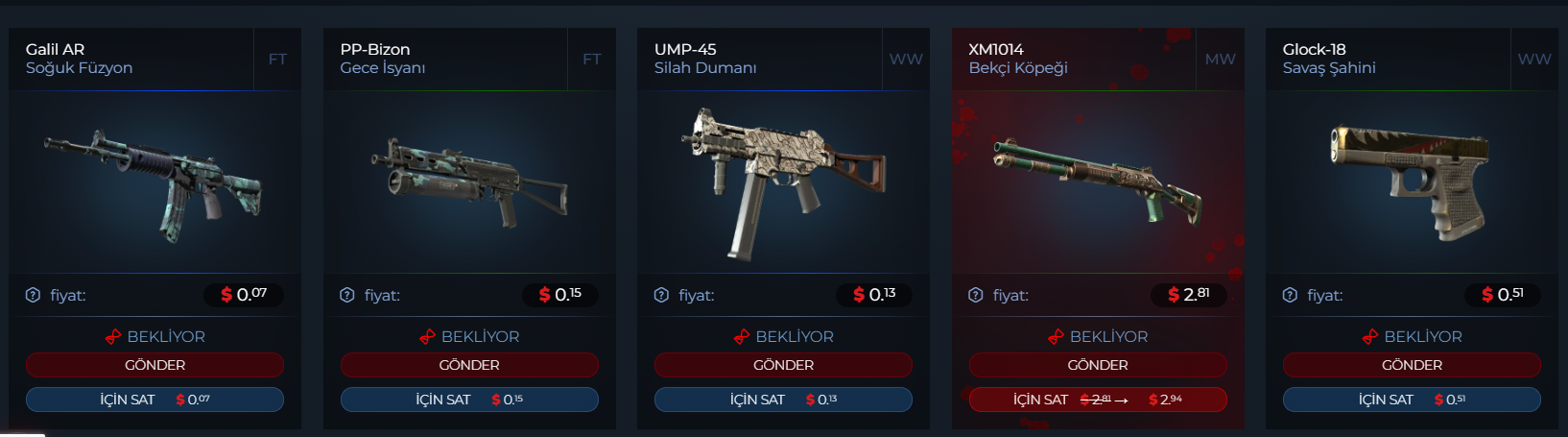Viewport: 1568px width, 437px height.
Task: Pick the XM1014 shotgun image
Action: [1098, 182]
